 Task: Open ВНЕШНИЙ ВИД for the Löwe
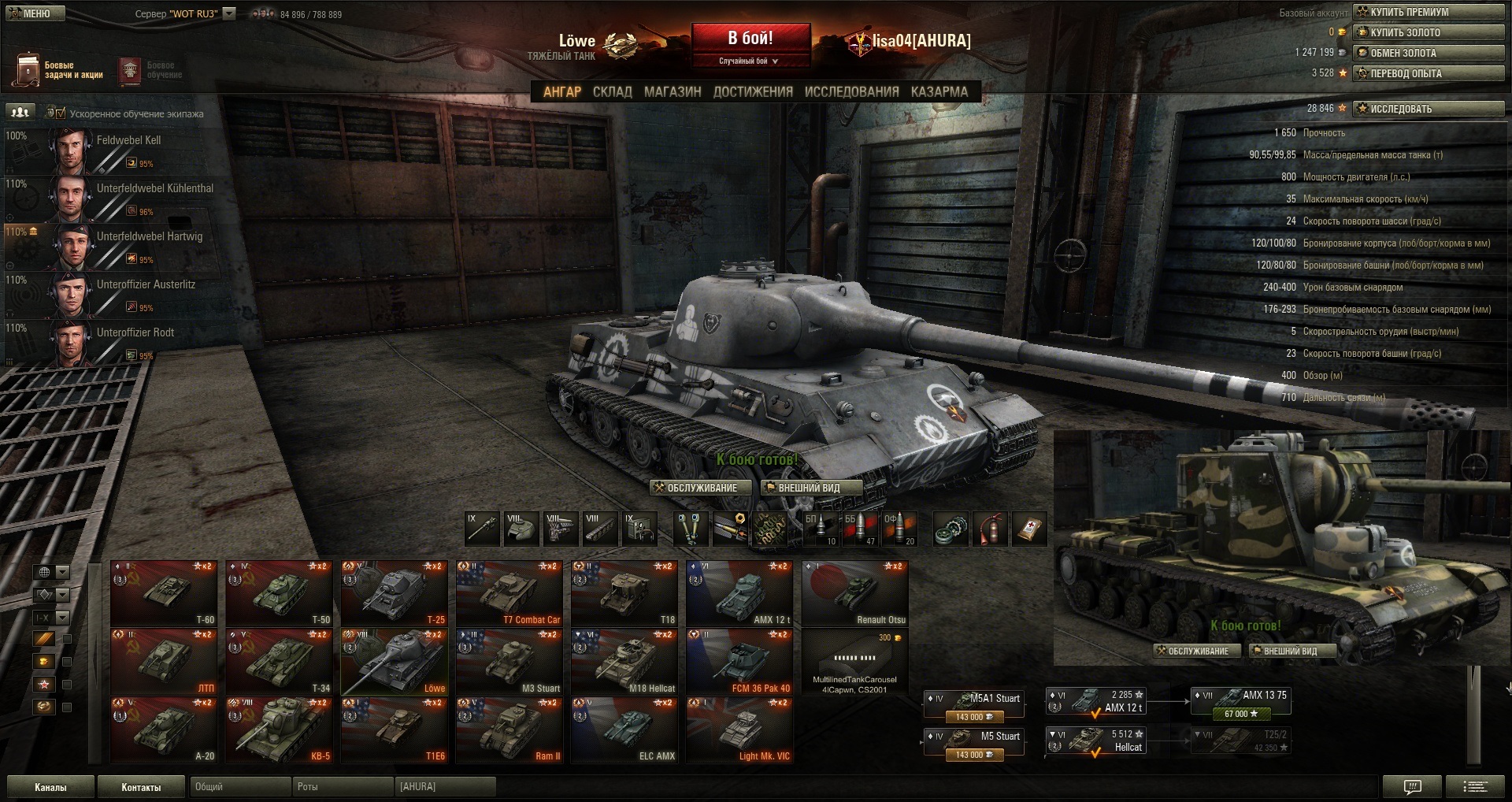tap(808, 488)
